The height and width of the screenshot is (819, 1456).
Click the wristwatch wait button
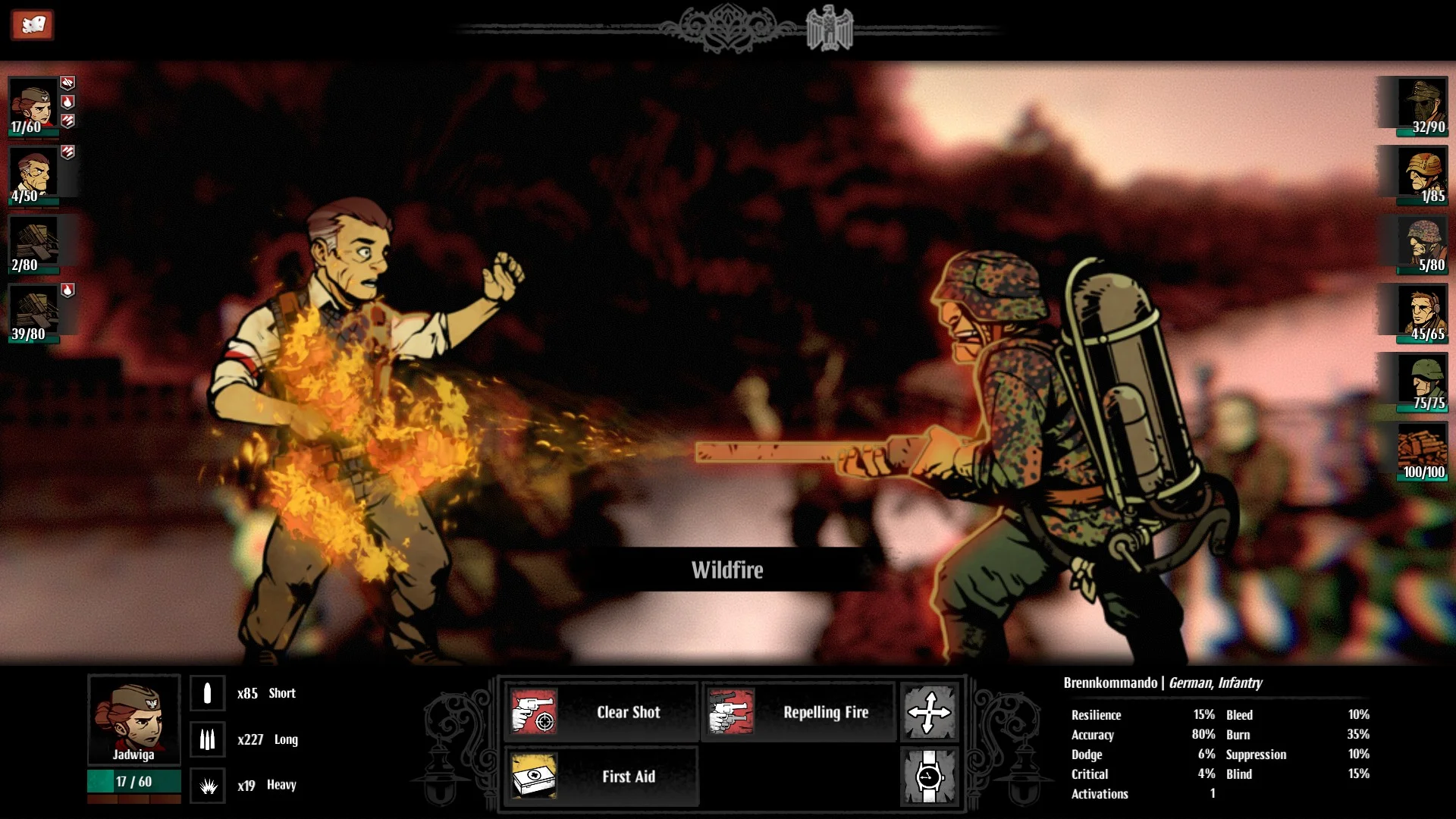click(929, 777)
